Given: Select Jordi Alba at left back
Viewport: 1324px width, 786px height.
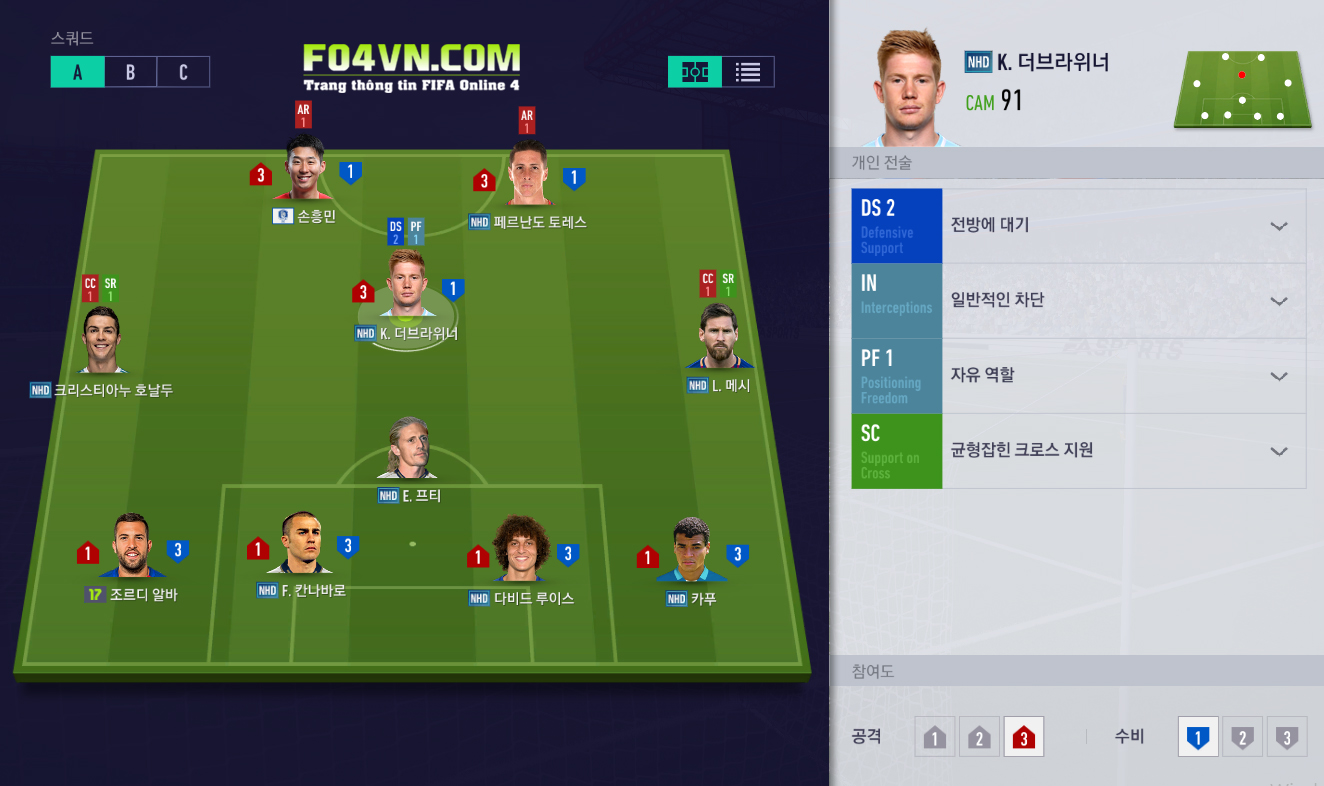Looking at the screenshot, I should (132, 547).
